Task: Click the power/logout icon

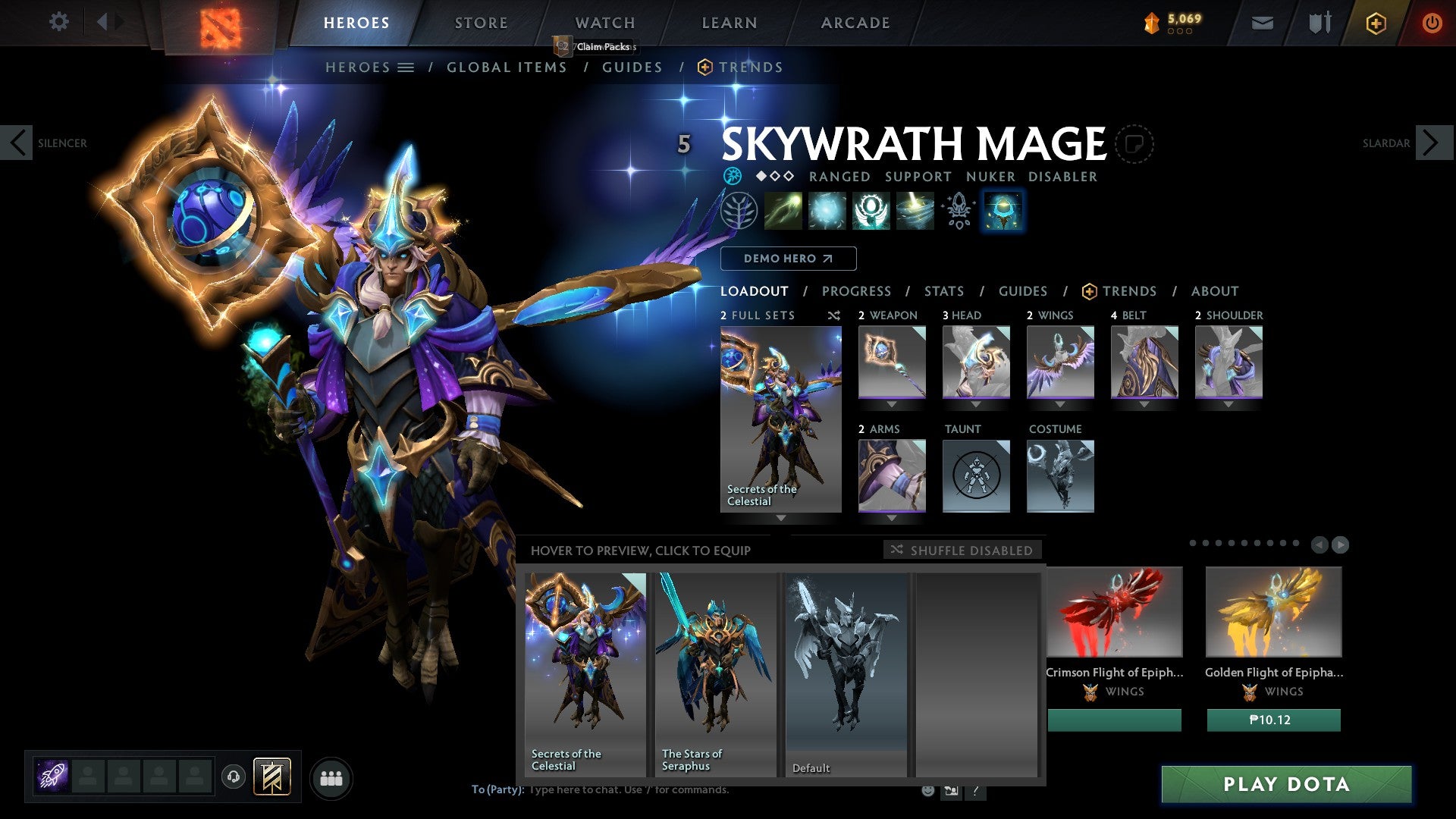Action: [1432, 22]
